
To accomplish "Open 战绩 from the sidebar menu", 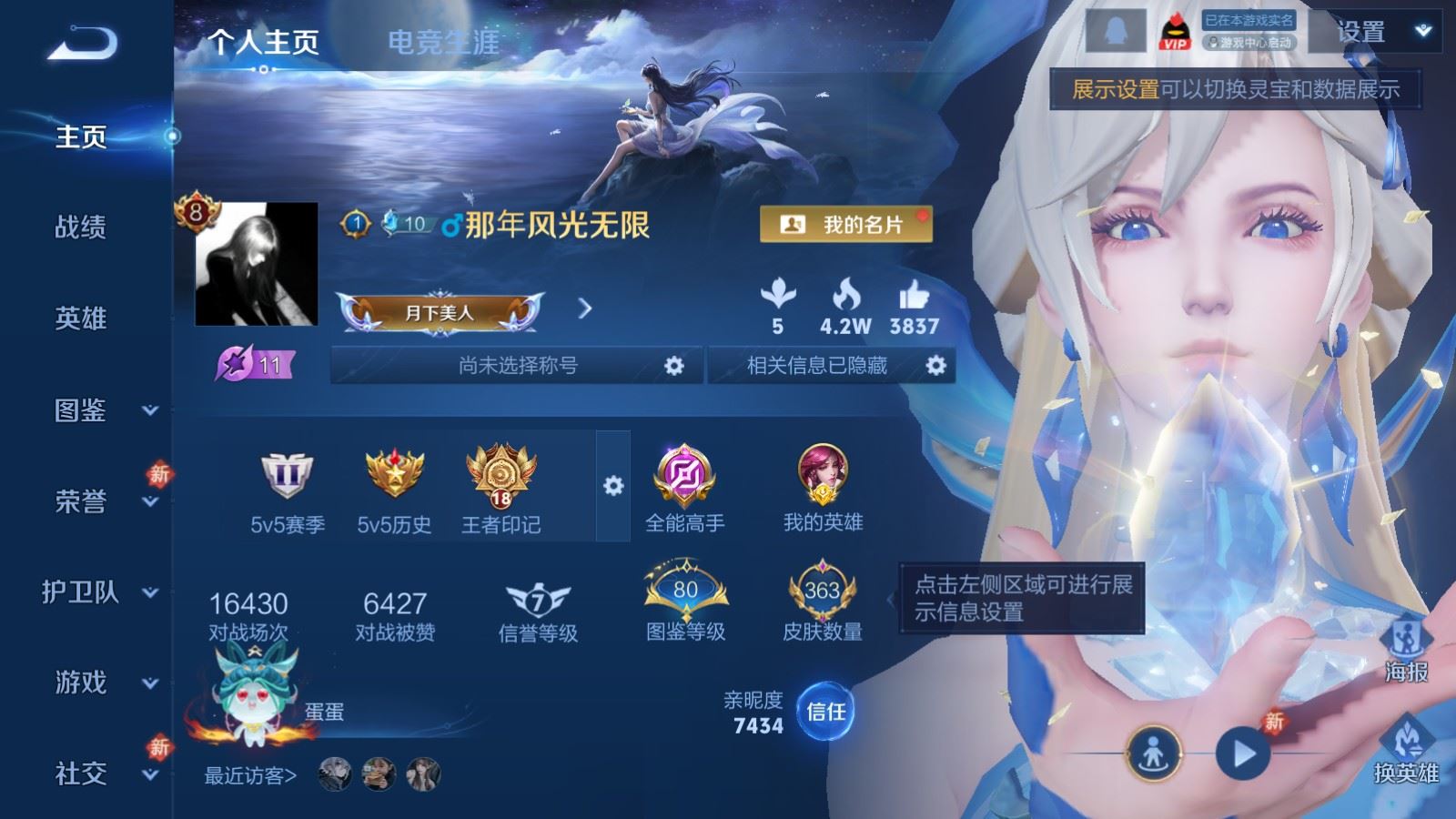I will click(82, 228).
